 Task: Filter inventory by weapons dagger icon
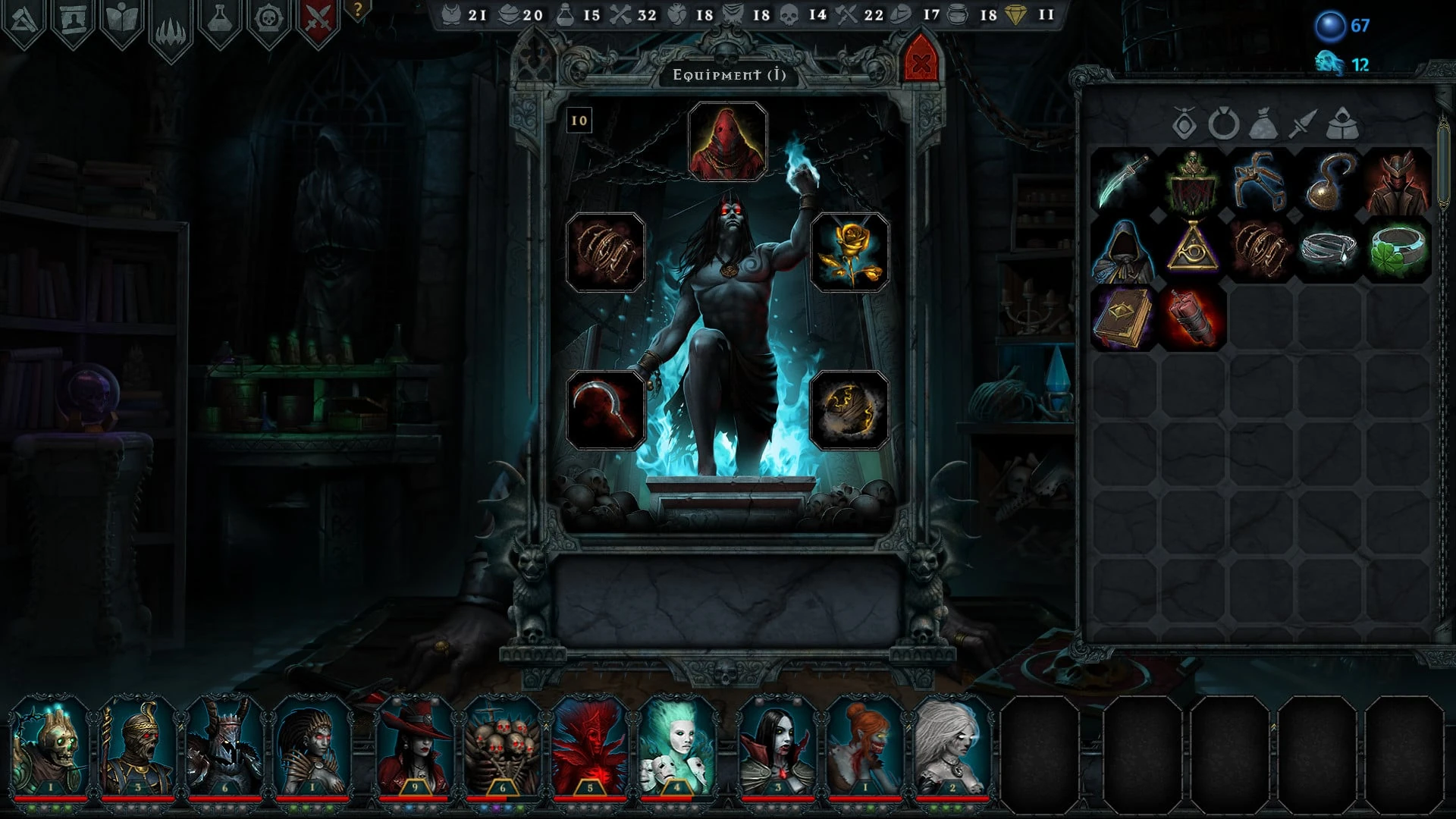1302,124
